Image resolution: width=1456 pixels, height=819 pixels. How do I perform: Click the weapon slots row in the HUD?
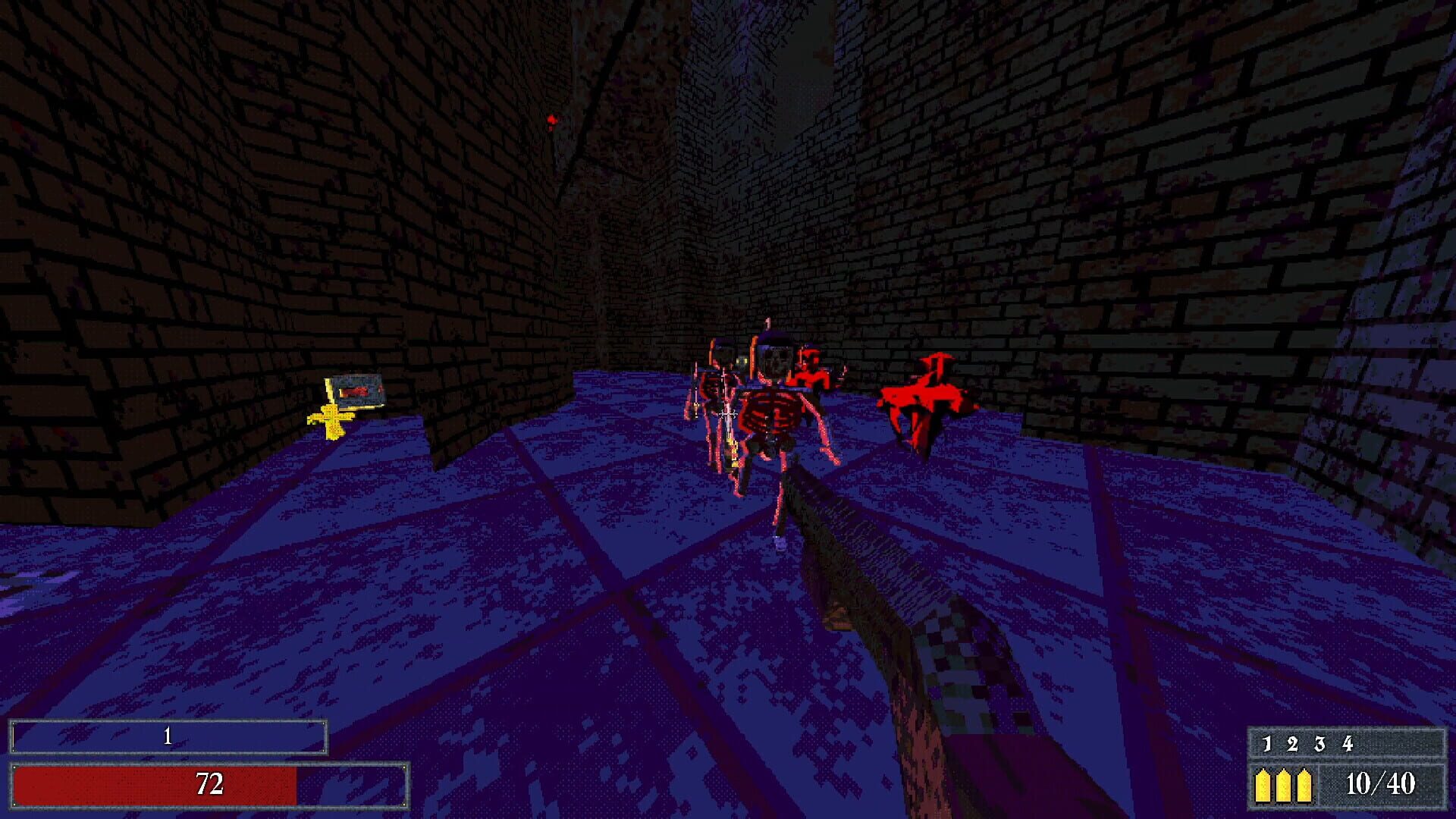(x=1307, y=743)
